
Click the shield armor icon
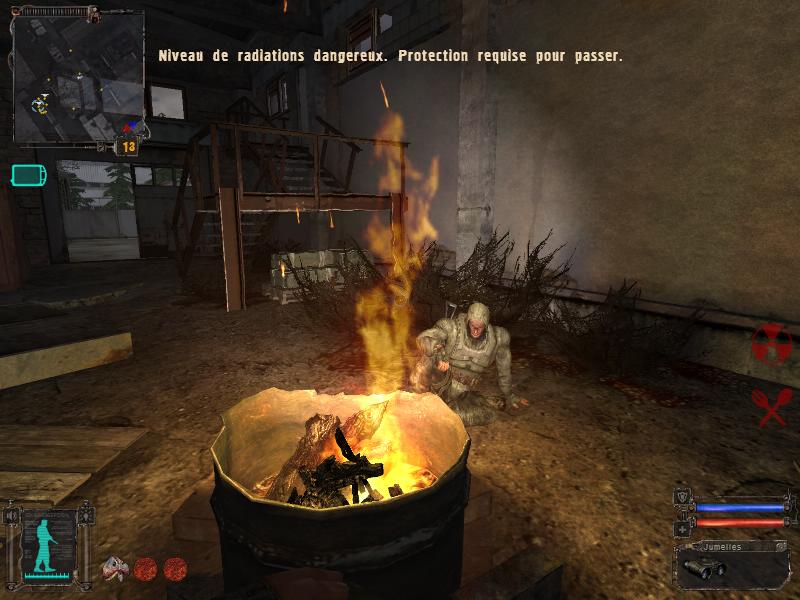(682, 495)
